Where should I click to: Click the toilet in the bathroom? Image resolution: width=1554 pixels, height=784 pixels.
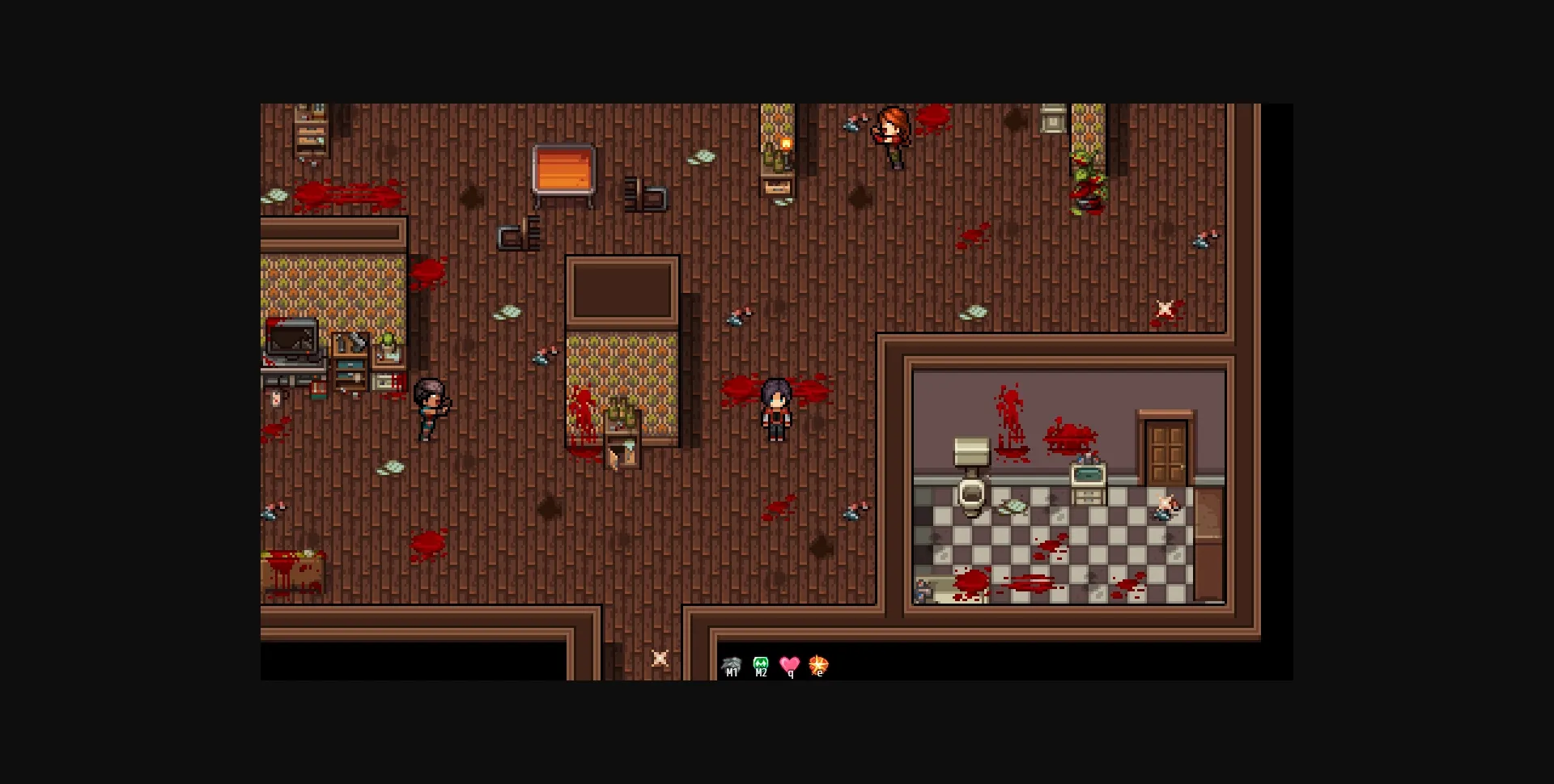point(970,498)
